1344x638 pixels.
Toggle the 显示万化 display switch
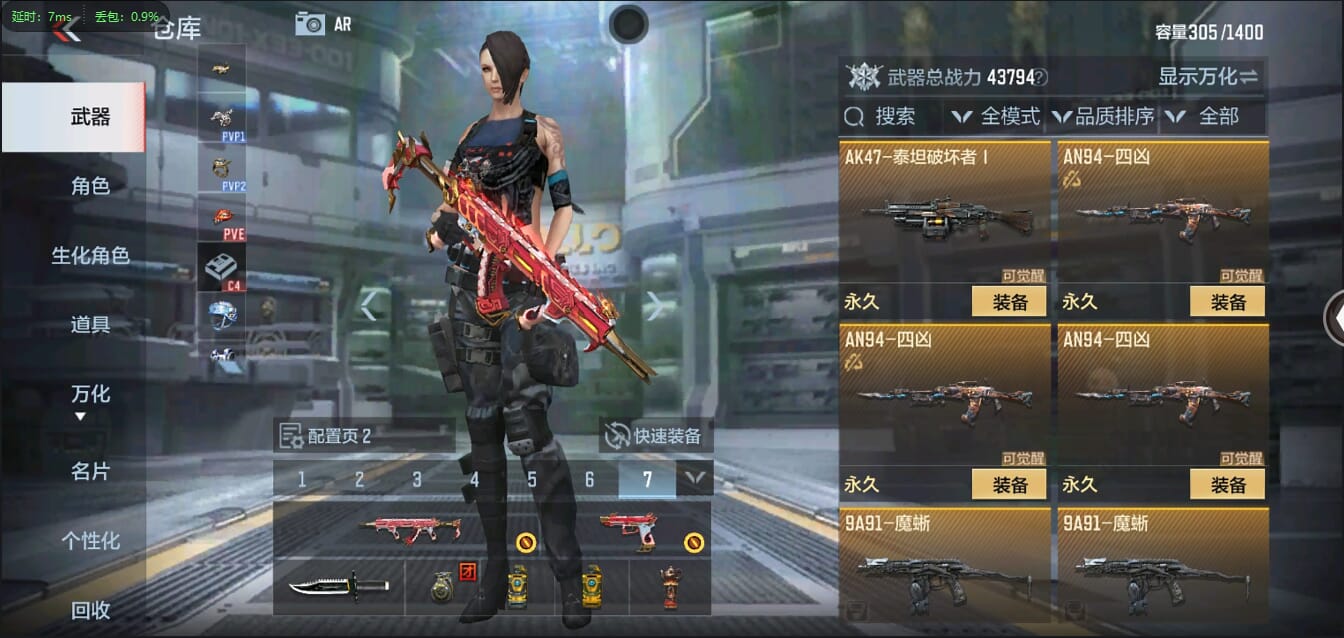coord(1208,77)
